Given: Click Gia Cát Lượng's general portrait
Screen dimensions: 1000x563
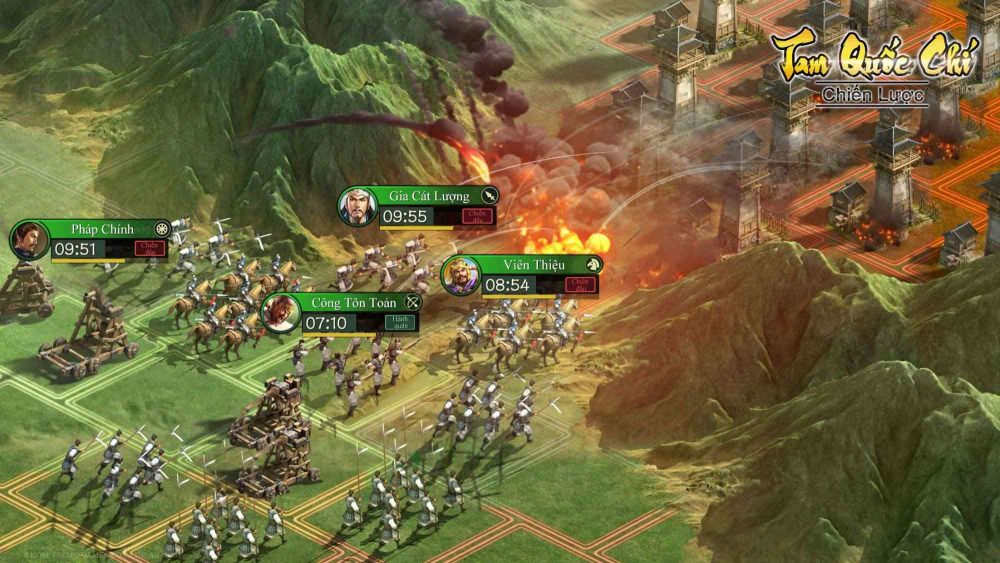Looking at the screenshot, I should tap(357, 207).
